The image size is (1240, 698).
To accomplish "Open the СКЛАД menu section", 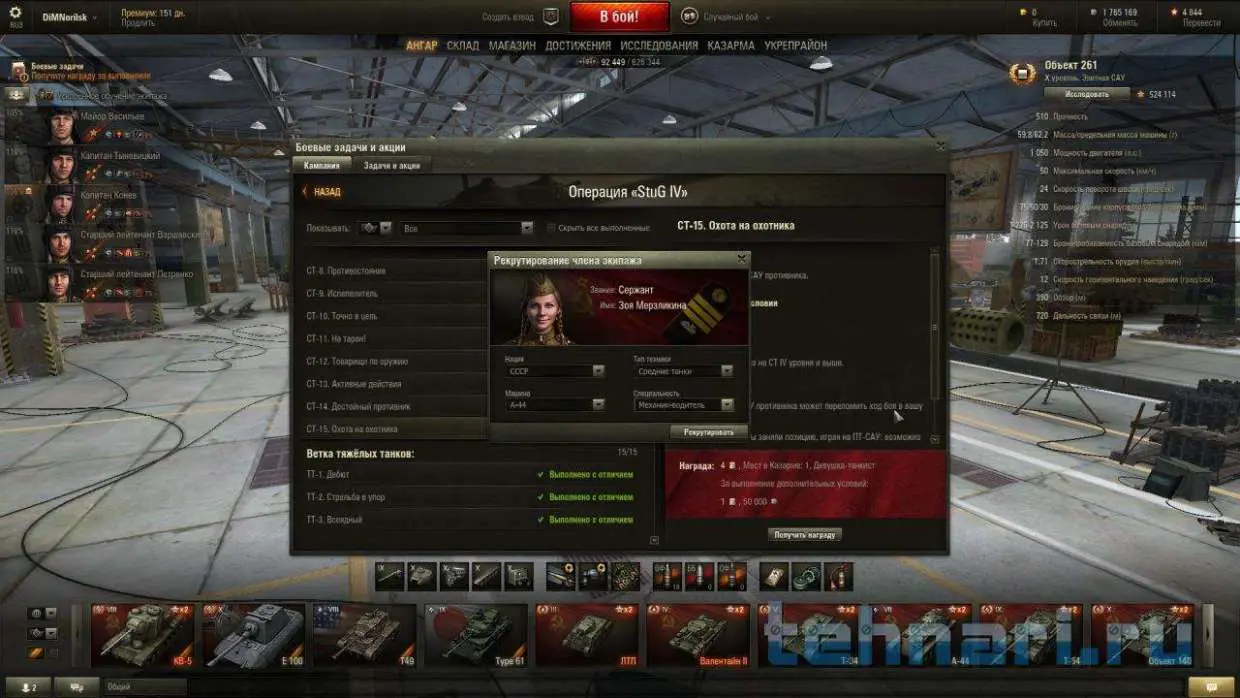I will click(462, 45).
